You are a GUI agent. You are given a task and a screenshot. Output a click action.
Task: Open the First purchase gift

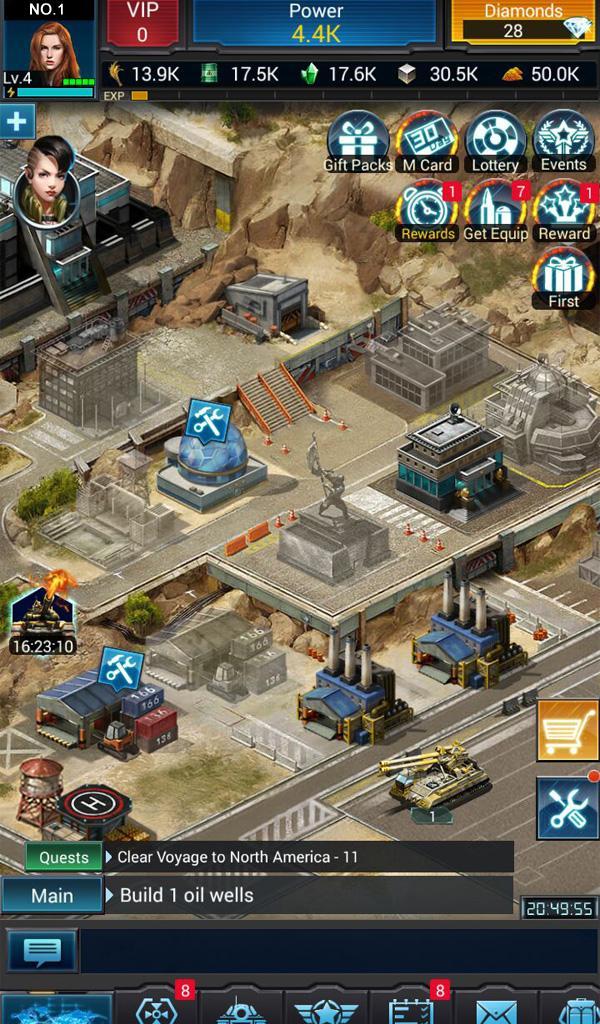563,278
